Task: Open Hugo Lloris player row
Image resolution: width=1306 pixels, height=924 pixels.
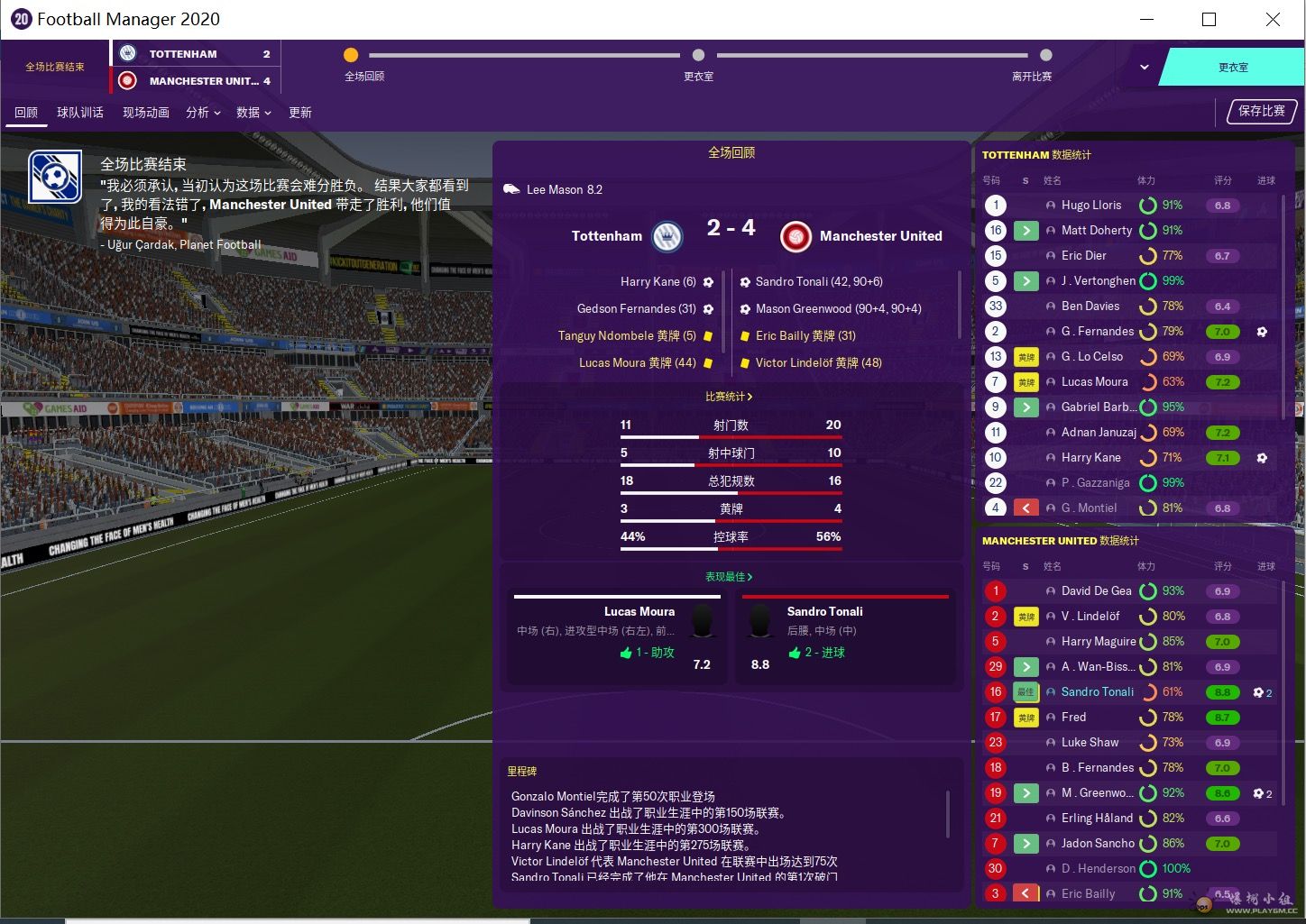Action: click(1090, 206)
